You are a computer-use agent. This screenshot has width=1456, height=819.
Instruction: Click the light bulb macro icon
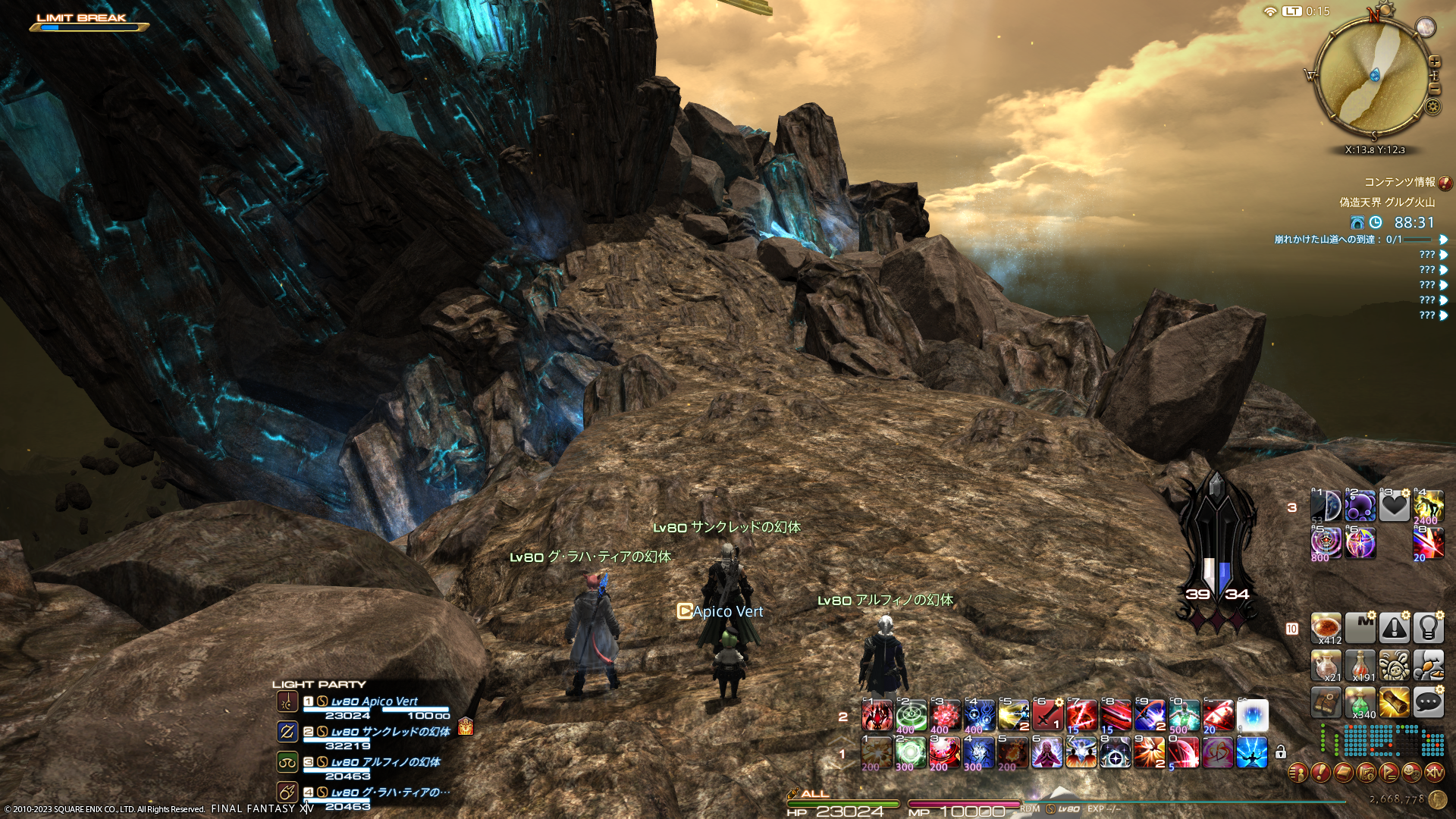pos(1428,628)
